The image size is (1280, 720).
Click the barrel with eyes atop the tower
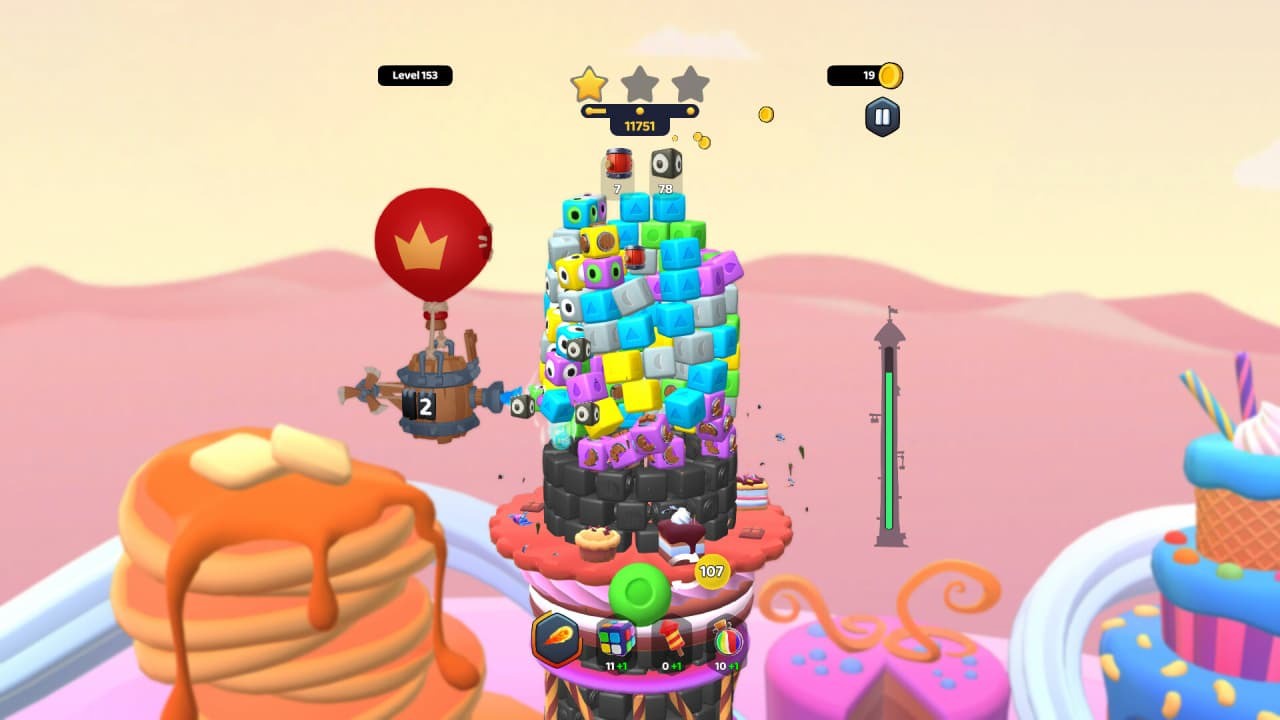(x=665, y=165)
